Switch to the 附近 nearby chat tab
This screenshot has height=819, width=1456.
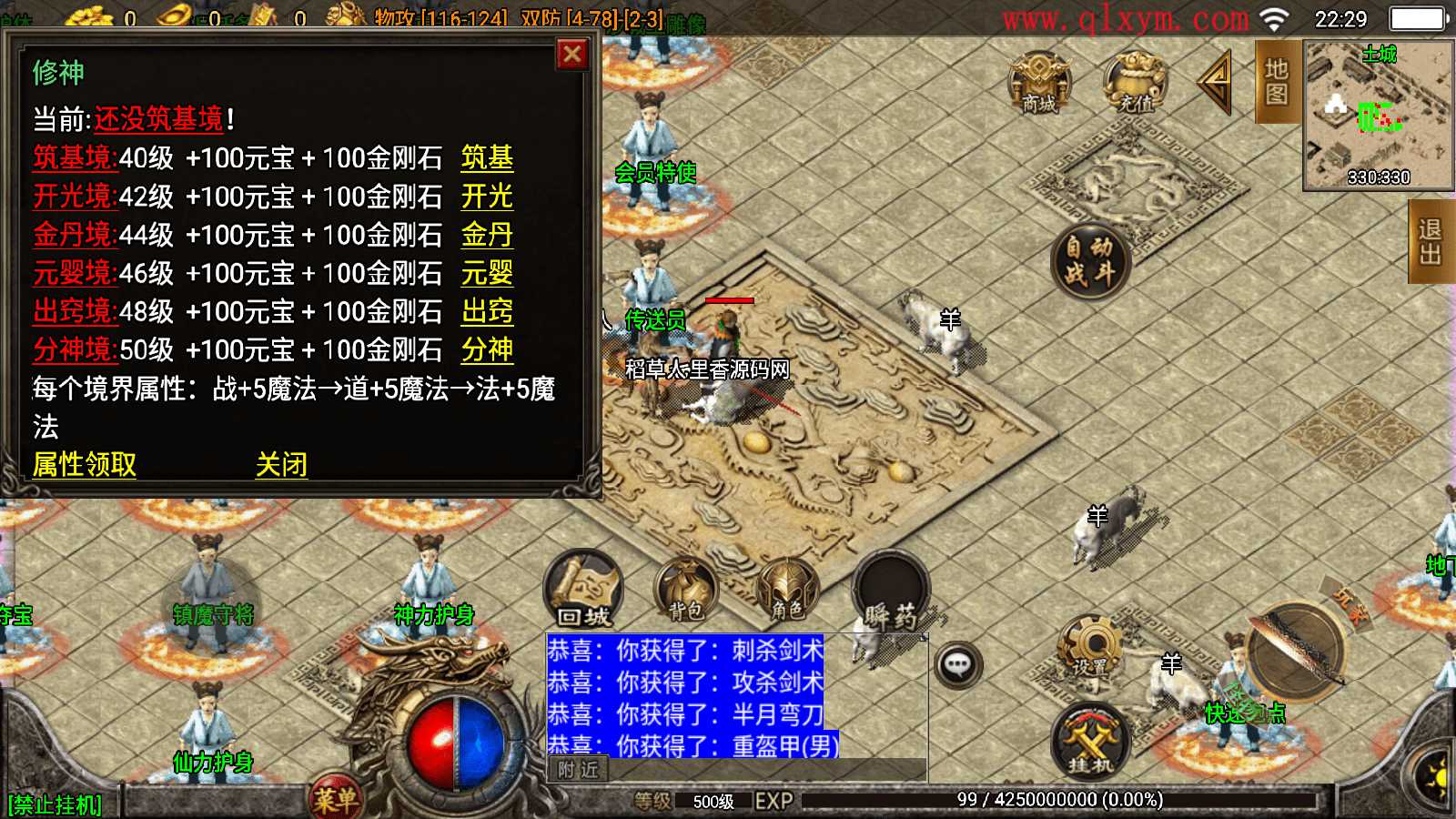pyautogui.click(x=580, y=771)
